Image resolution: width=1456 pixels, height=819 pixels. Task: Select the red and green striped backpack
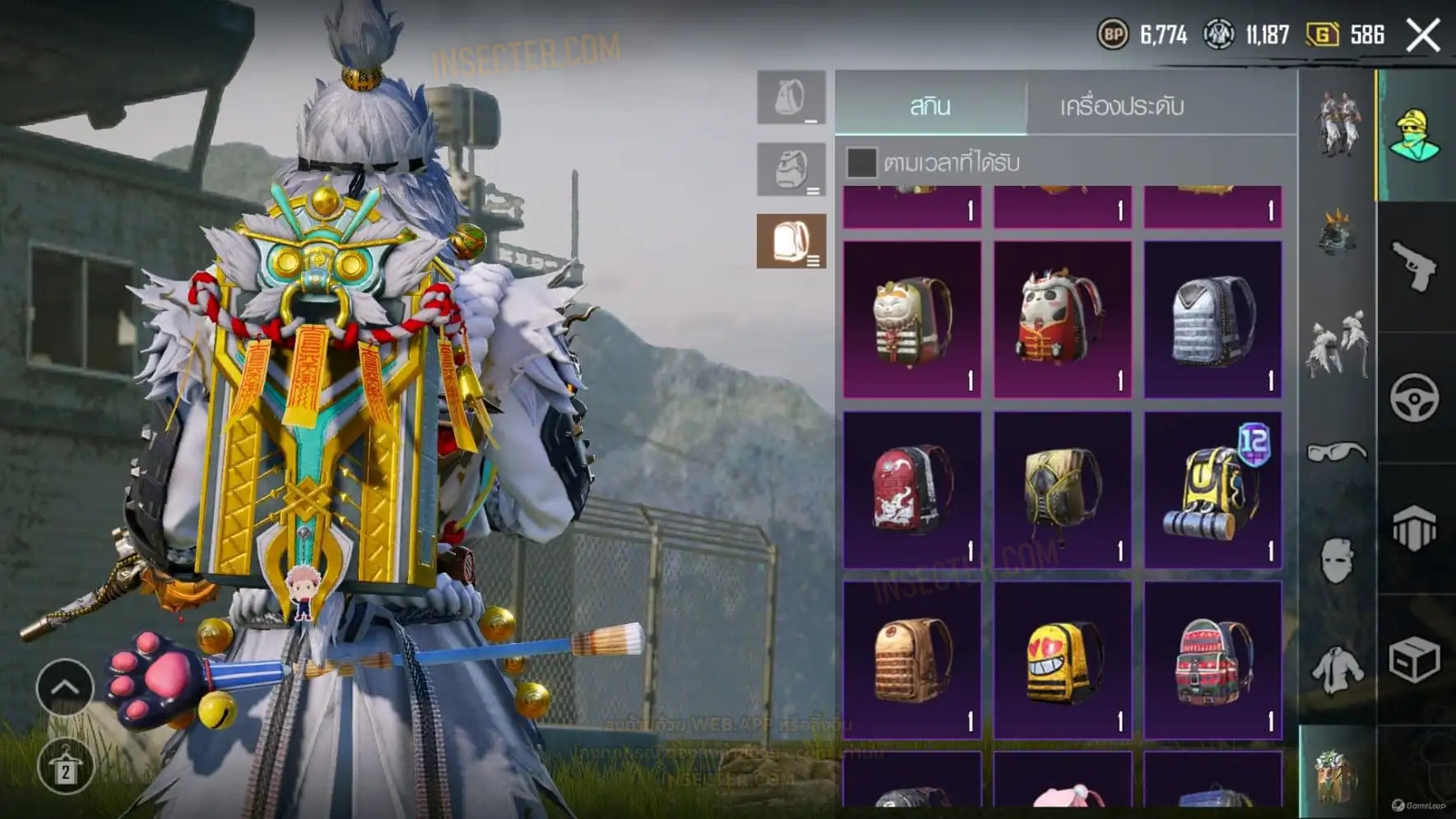pyautogui.click(x=1213, y=659)
